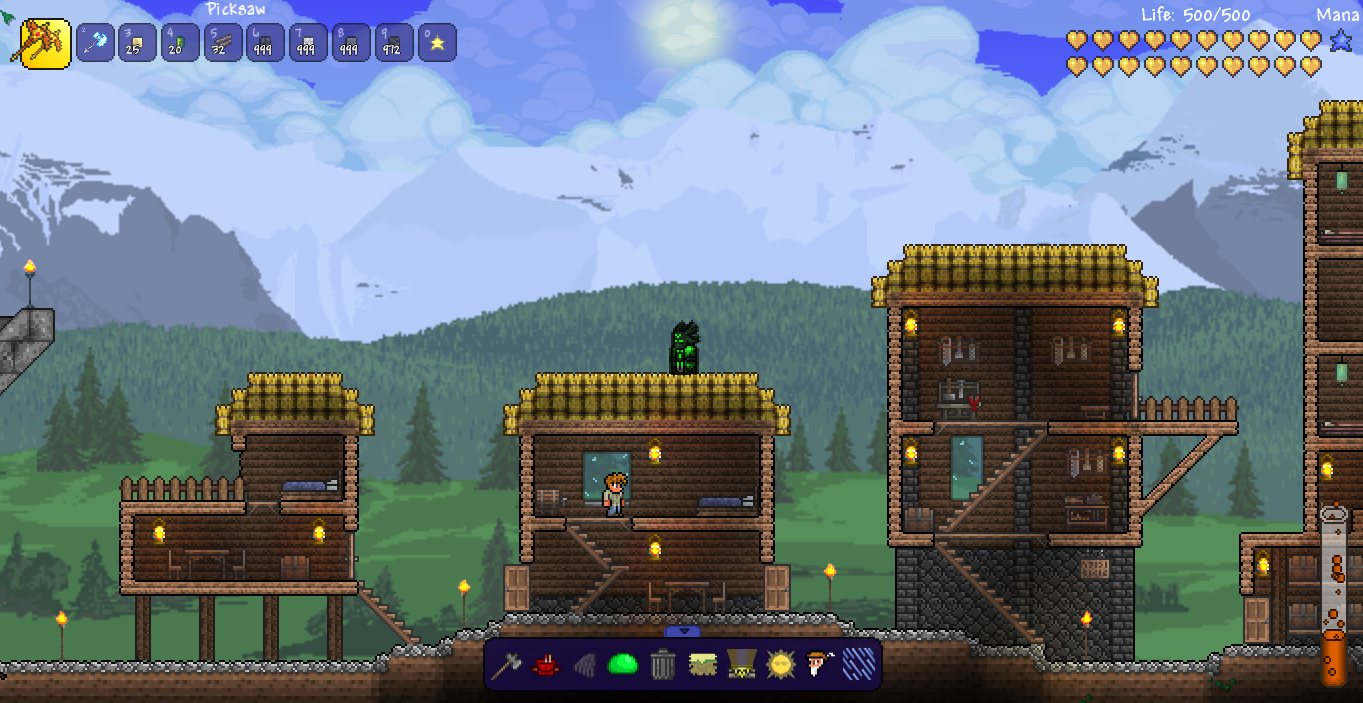Choose the hotbar slot holding 25 items

[x=137, y=43]
